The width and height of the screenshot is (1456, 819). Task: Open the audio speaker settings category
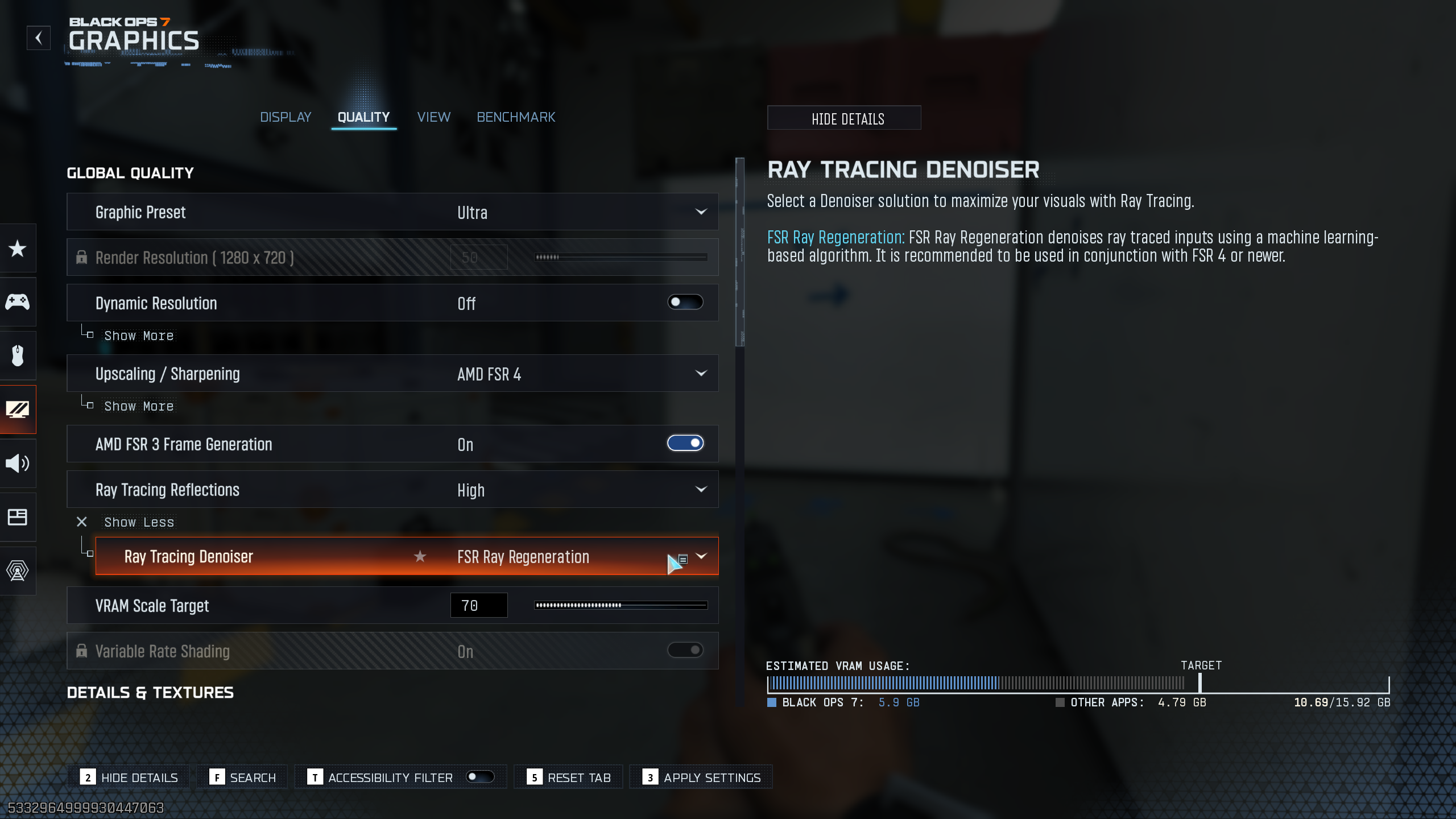coord(18,464)
